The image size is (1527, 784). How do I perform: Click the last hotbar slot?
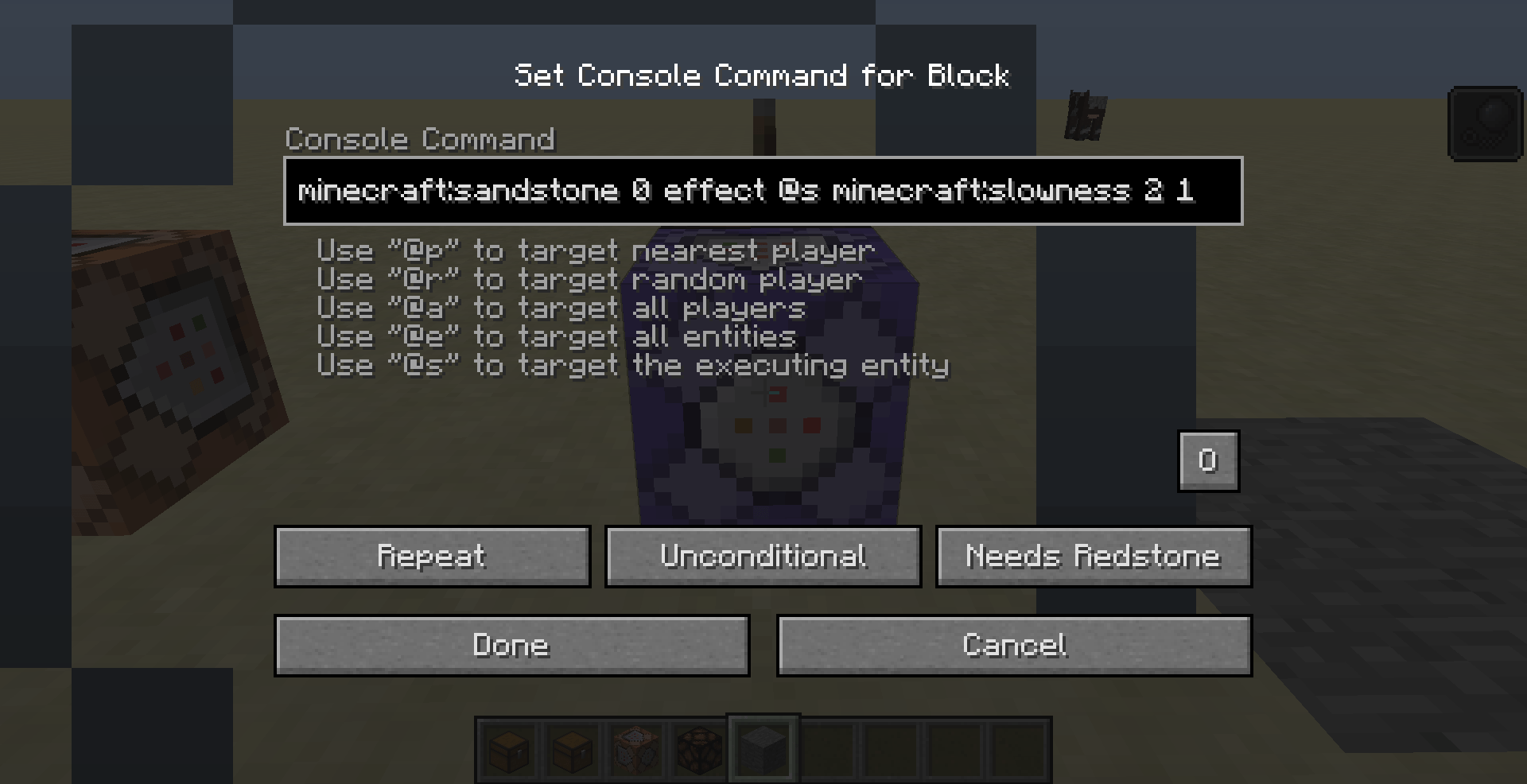(x=1016, y=748)
